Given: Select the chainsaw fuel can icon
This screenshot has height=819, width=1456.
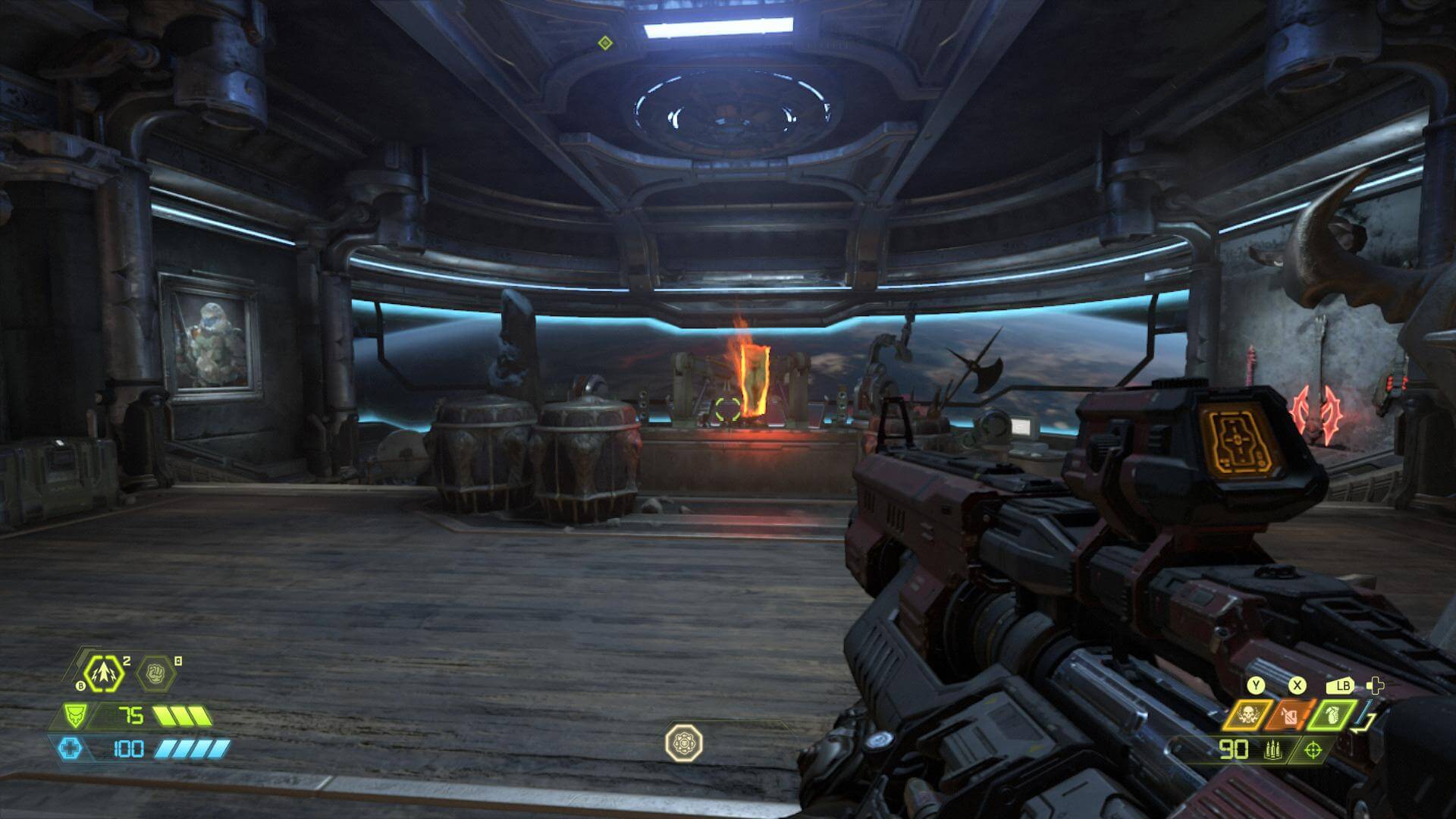Looking at the screenshot, I should tap(1291, 715).
